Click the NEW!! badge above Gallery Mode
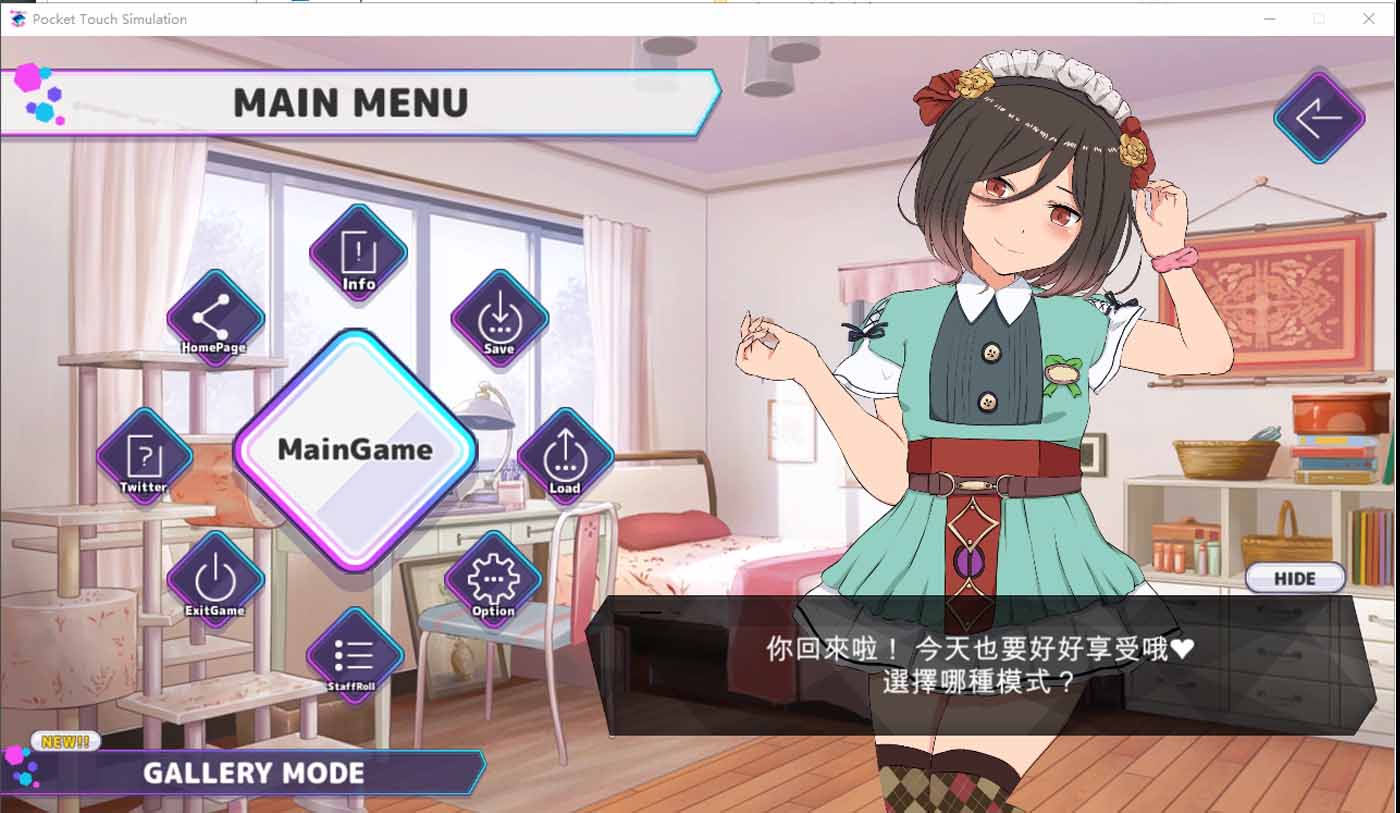1400x813 pixels. 64,741
